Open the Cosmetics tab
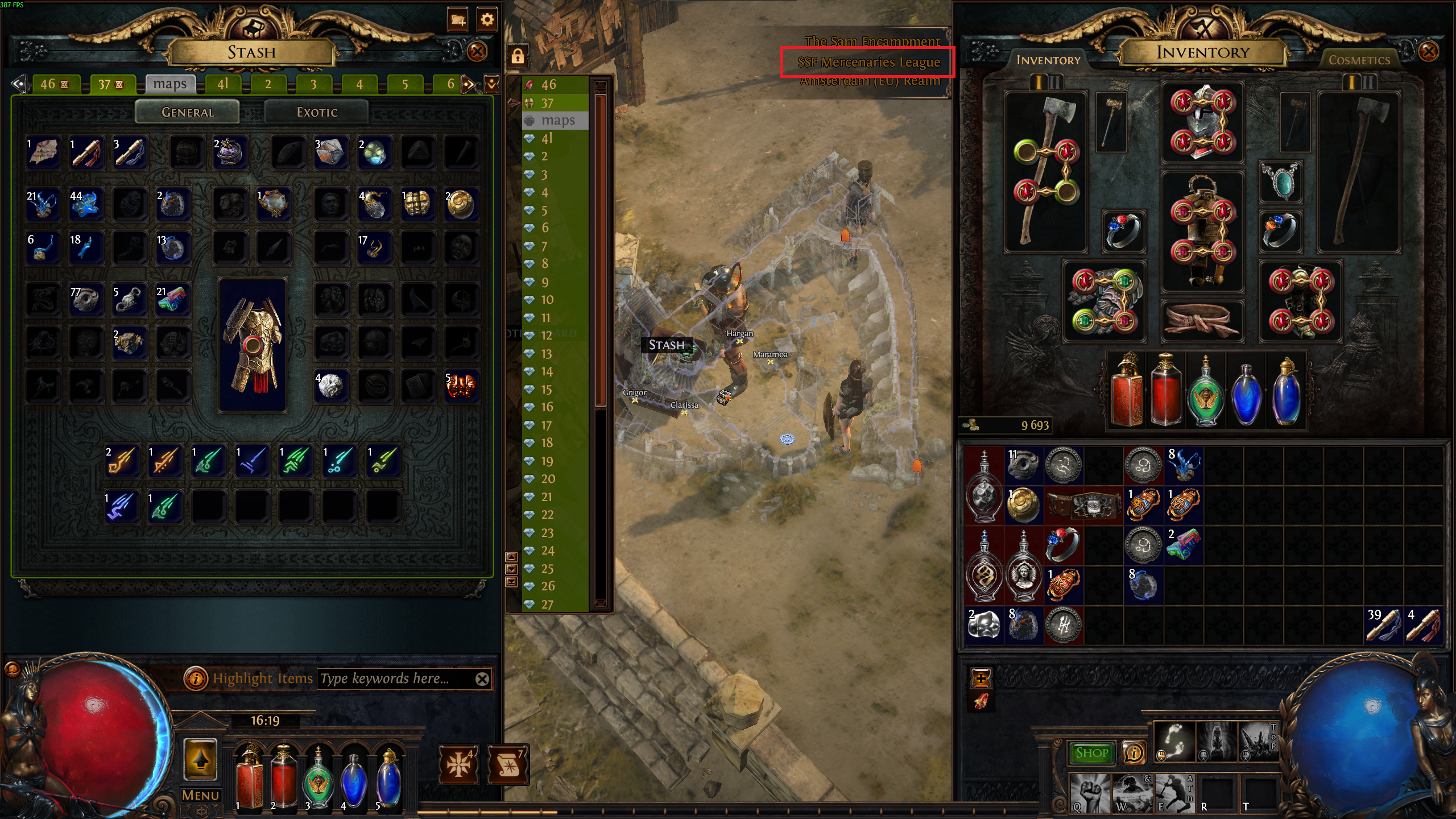This screenshot has width=1456, height=819. tap(1359, 60)
